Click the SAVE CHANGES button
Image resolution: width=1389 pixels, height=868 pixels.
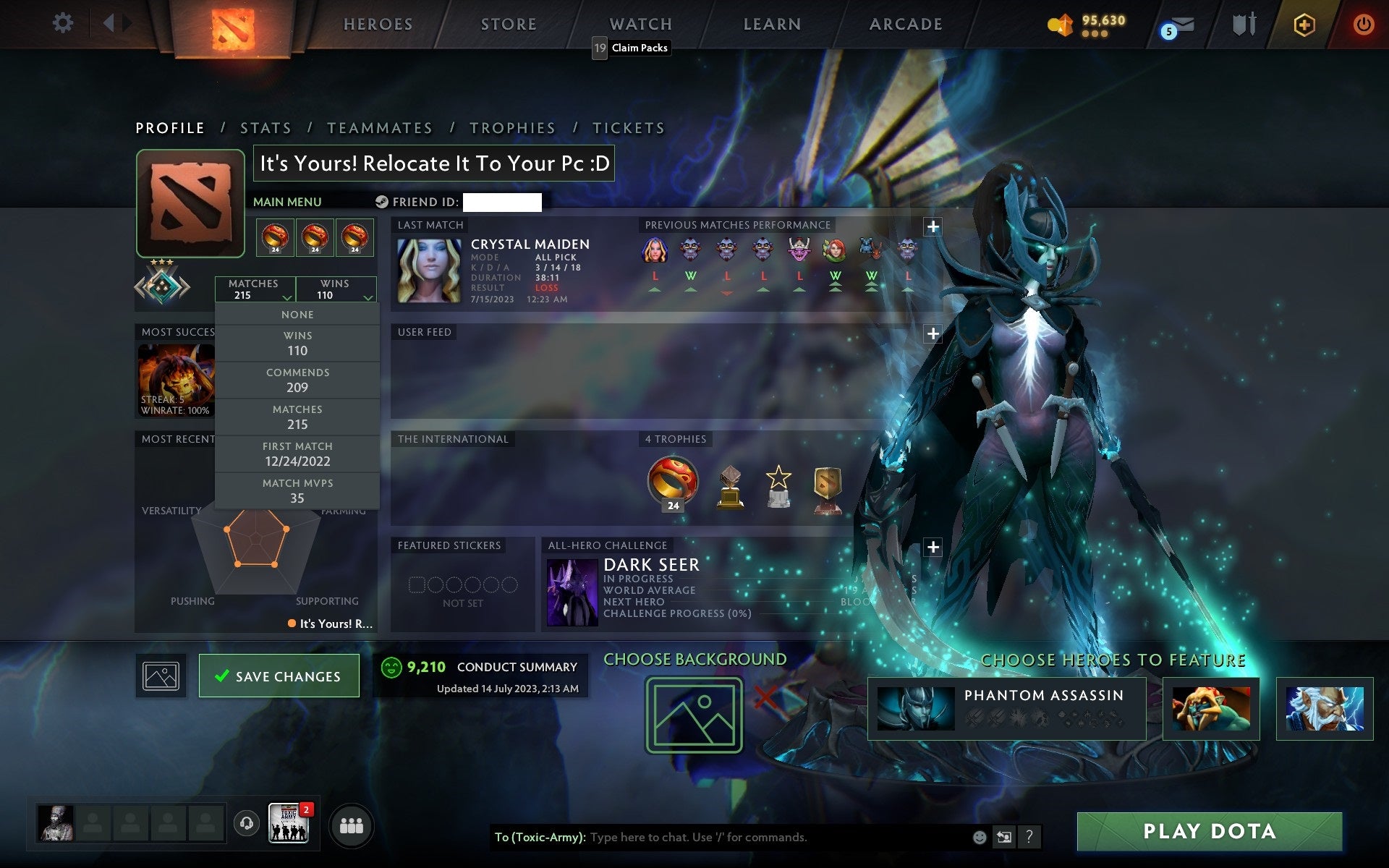pyautogui.click(x=279, y=675)
